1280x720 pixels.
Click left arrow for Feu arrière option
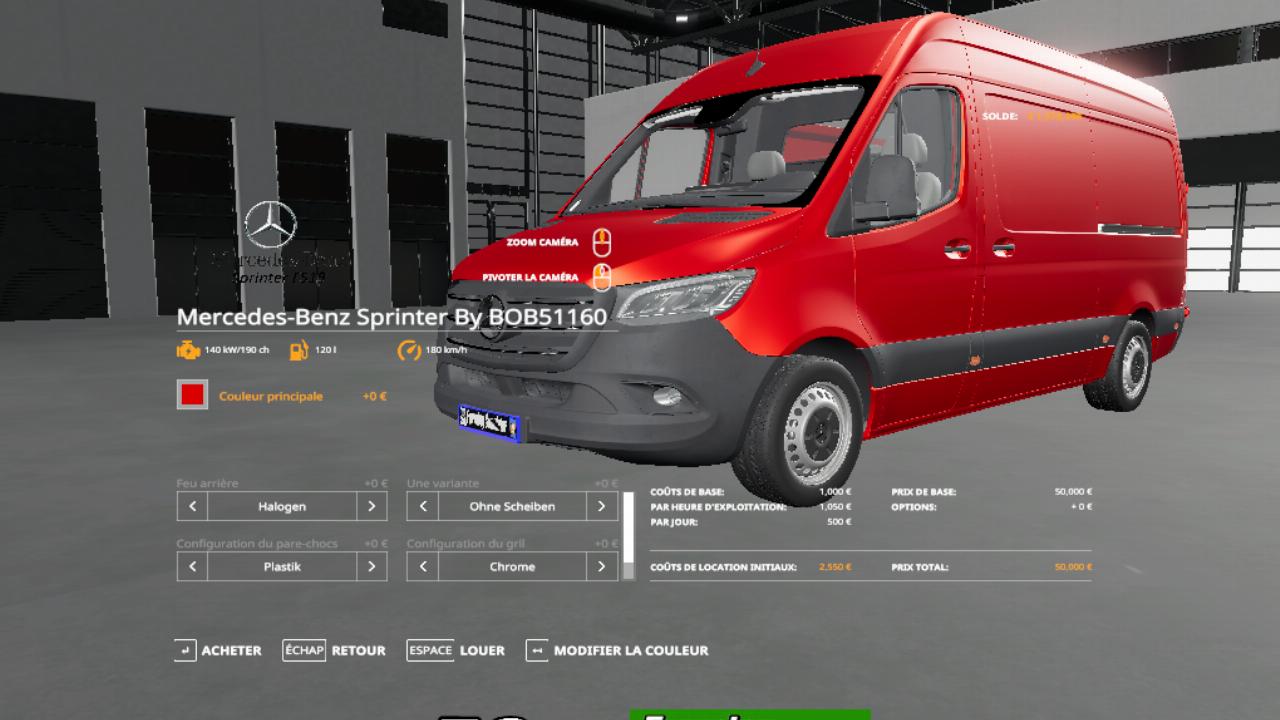(192, 506)
